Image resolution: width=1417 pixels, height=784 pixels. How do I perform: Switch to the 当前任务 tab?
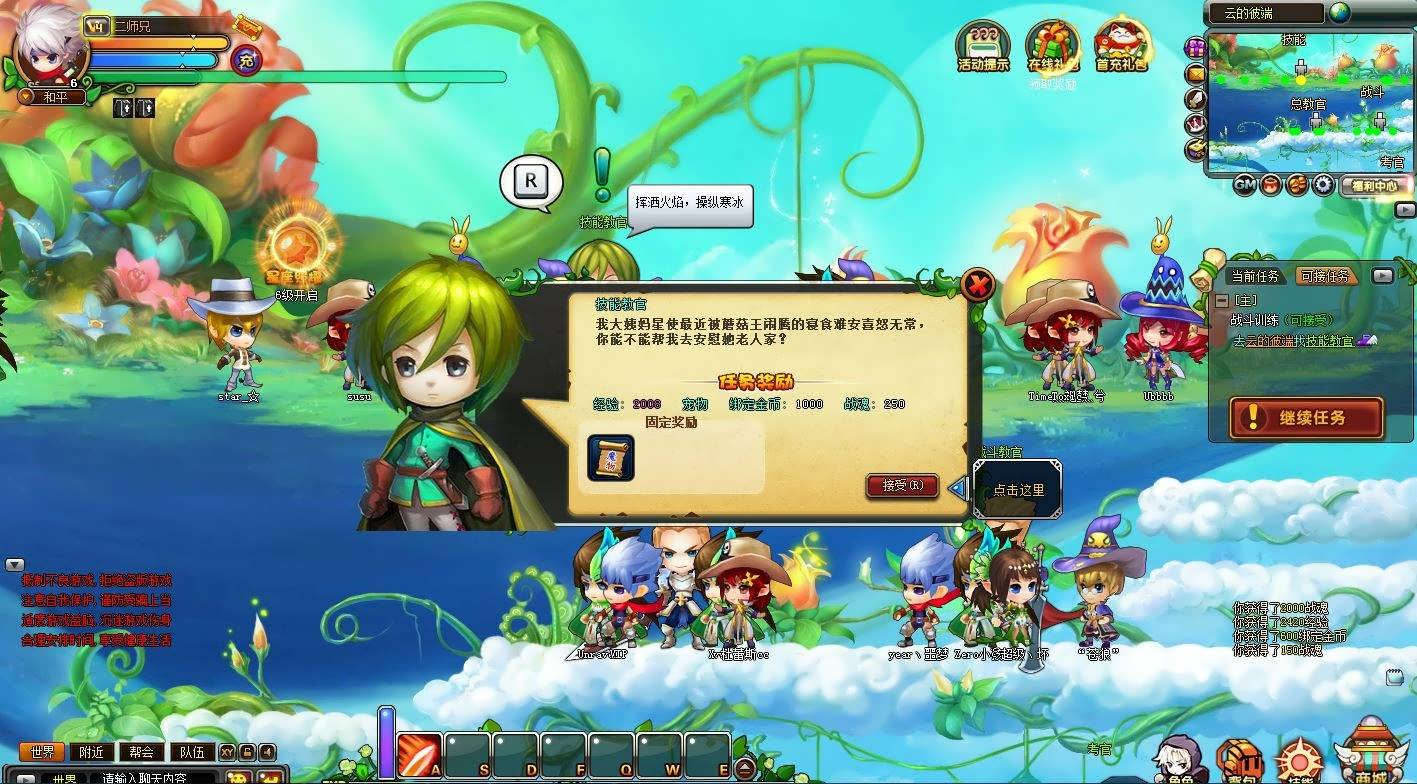click(x=1255, y=276)
